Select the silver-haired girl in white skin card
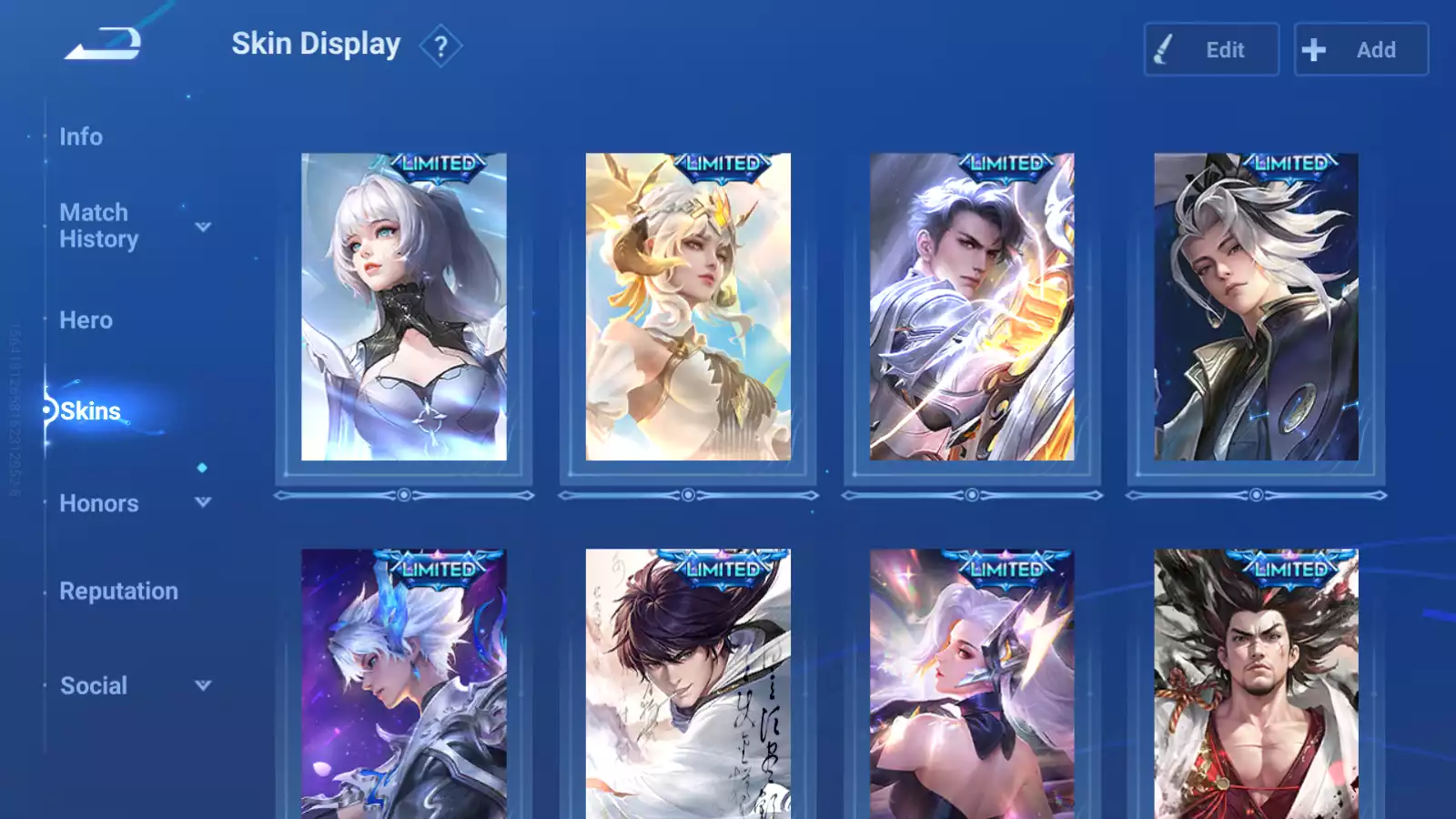Image resolution: width=1456 pixels, height=819 pixels. tap(404, 308)
